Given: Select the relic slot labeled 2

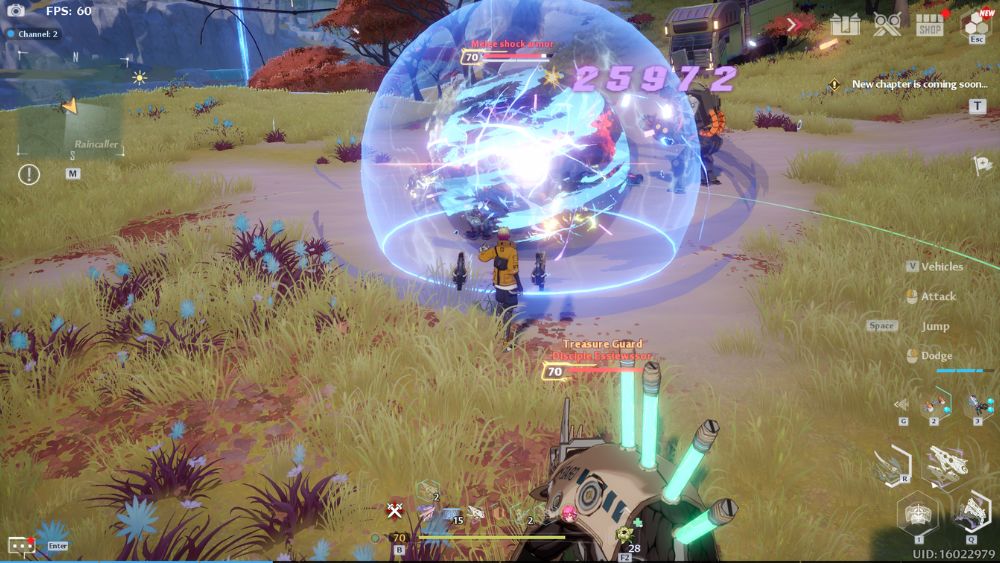Looking at the screenshot, I should coord(935,403).
